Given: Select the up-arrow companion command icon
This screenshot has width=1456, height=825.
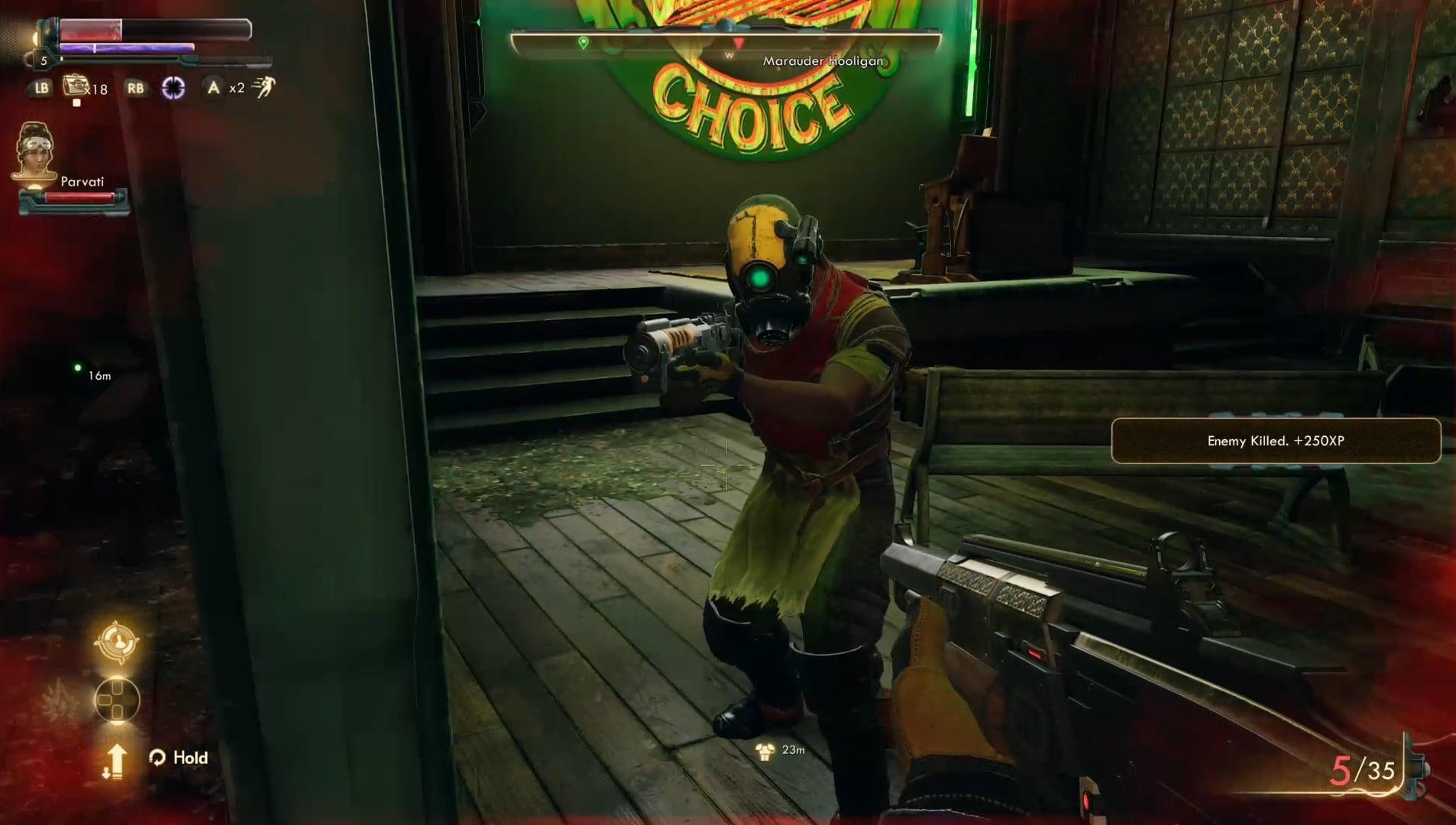Looking at the screenshot, I should [115, 761].
